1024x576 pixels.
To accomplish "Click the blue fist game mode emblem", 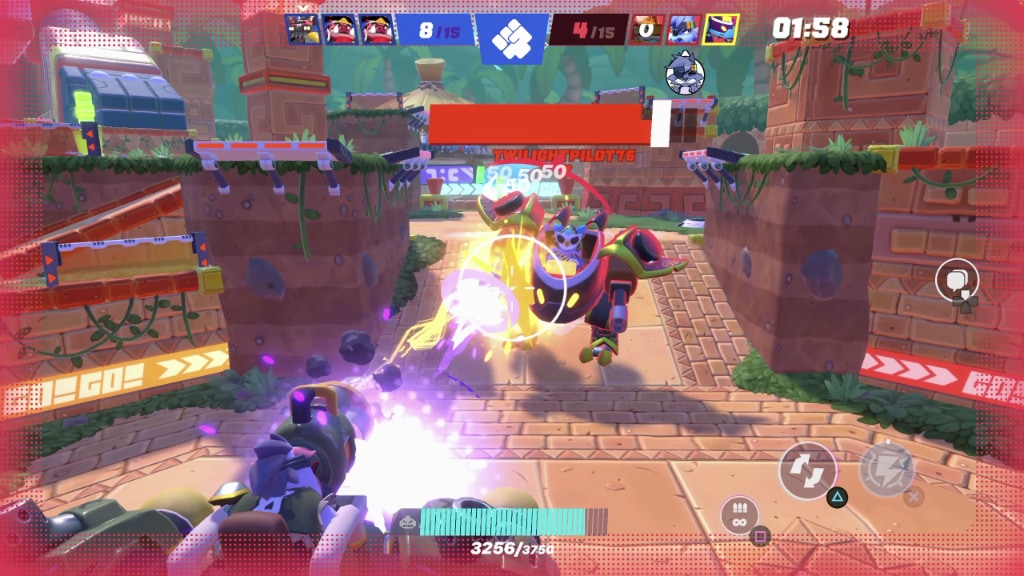I will [x=512, y=38].
